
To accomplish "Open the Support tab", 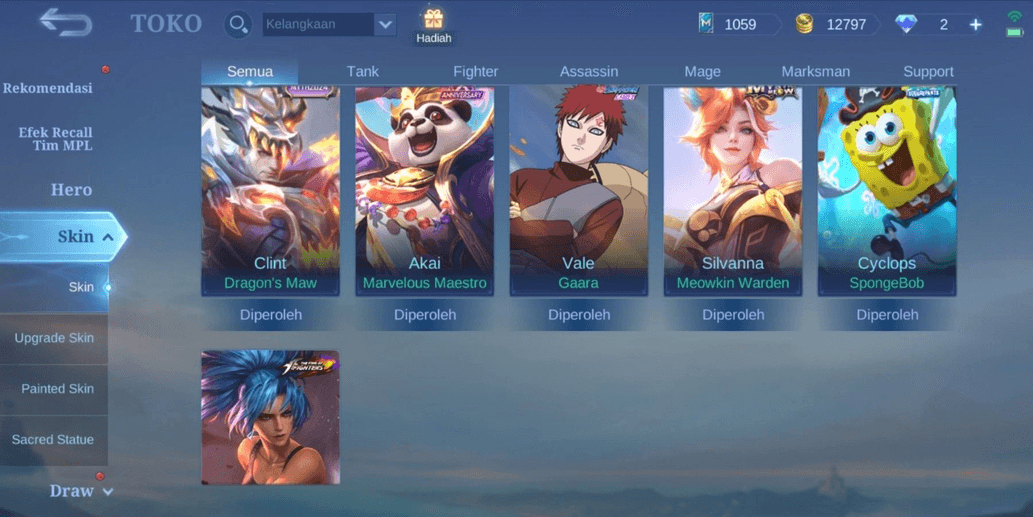I will (x=928, y=71).
